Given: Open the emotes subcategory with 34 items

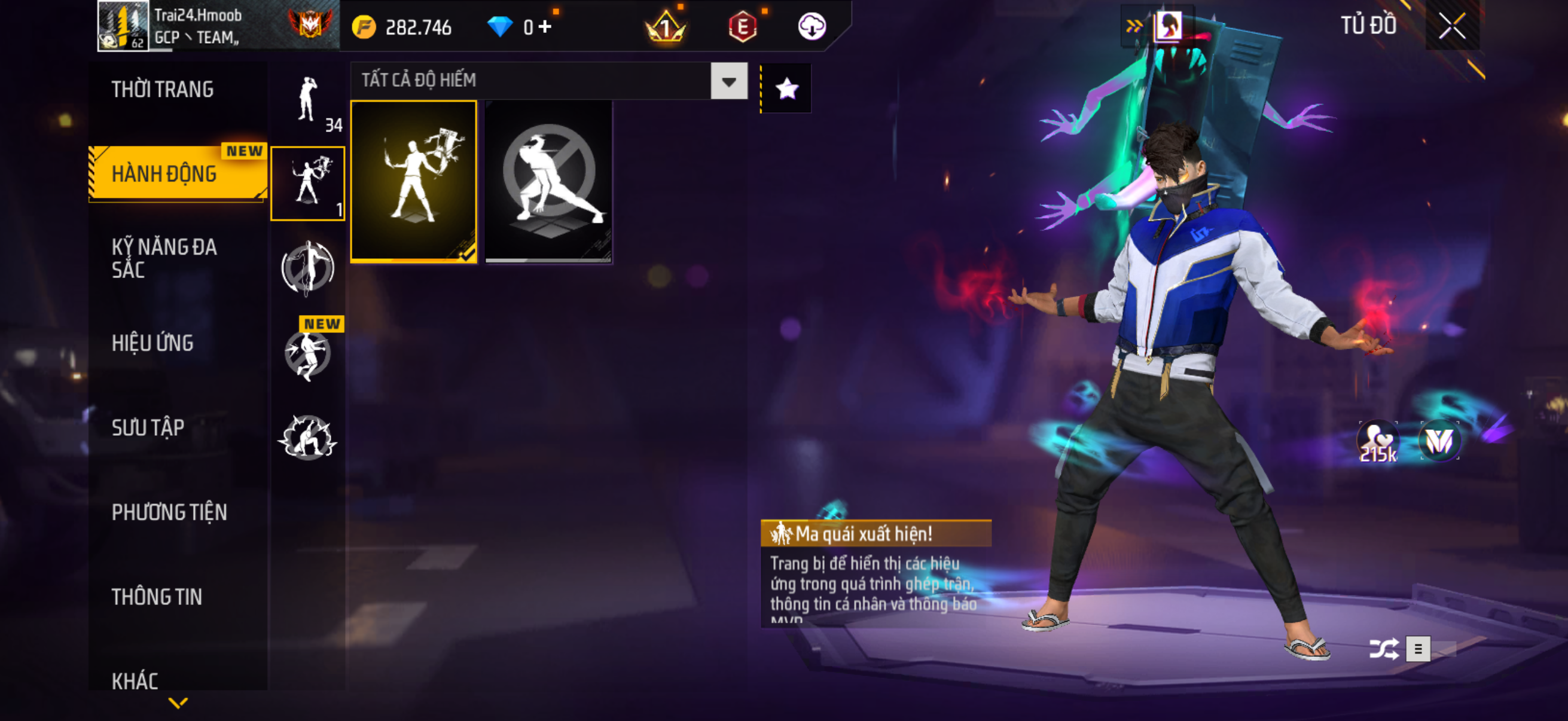Looking at the screenshot, I should (308, 100).
